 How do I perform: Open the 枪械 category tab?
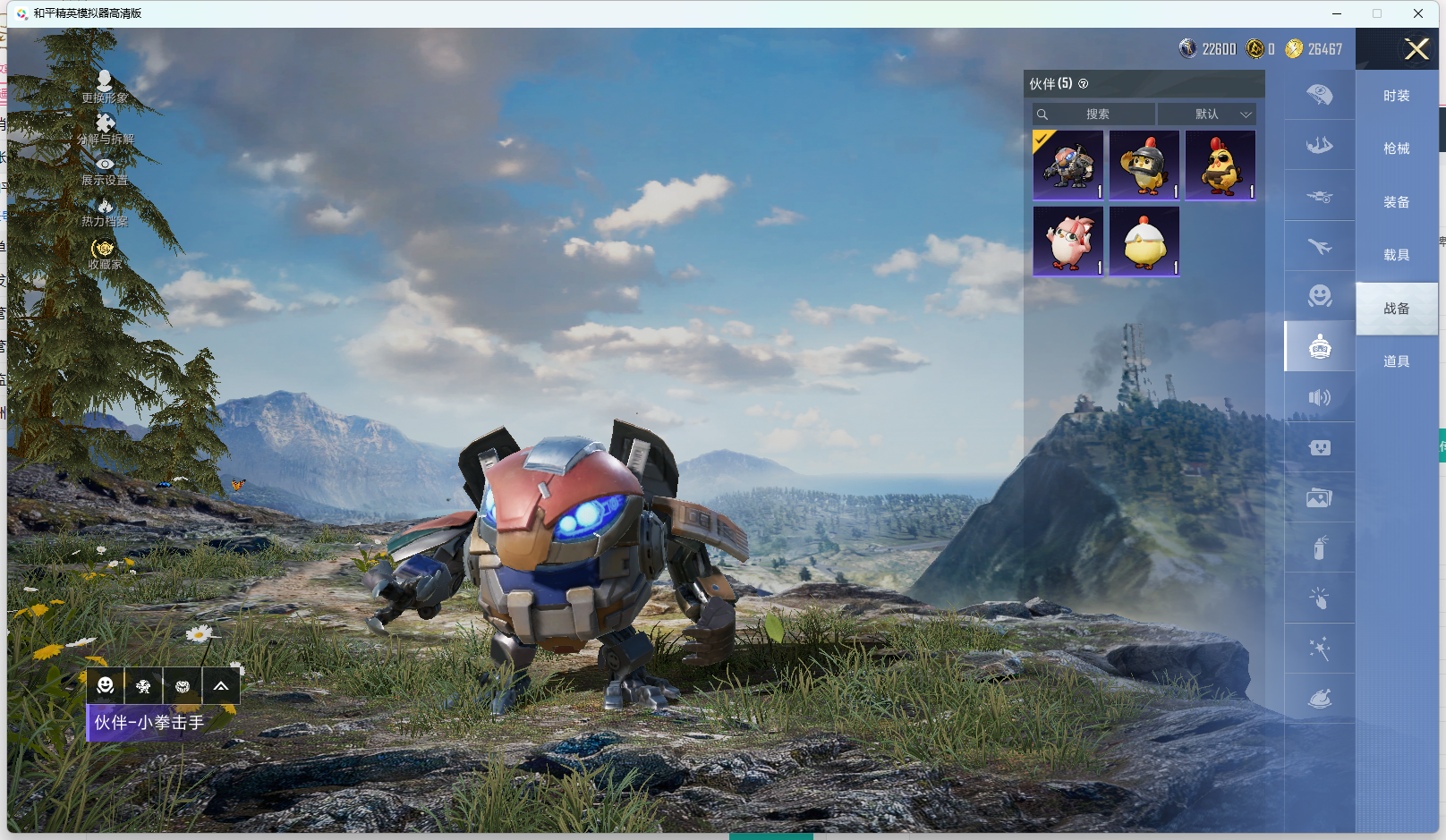(1396, 148)
